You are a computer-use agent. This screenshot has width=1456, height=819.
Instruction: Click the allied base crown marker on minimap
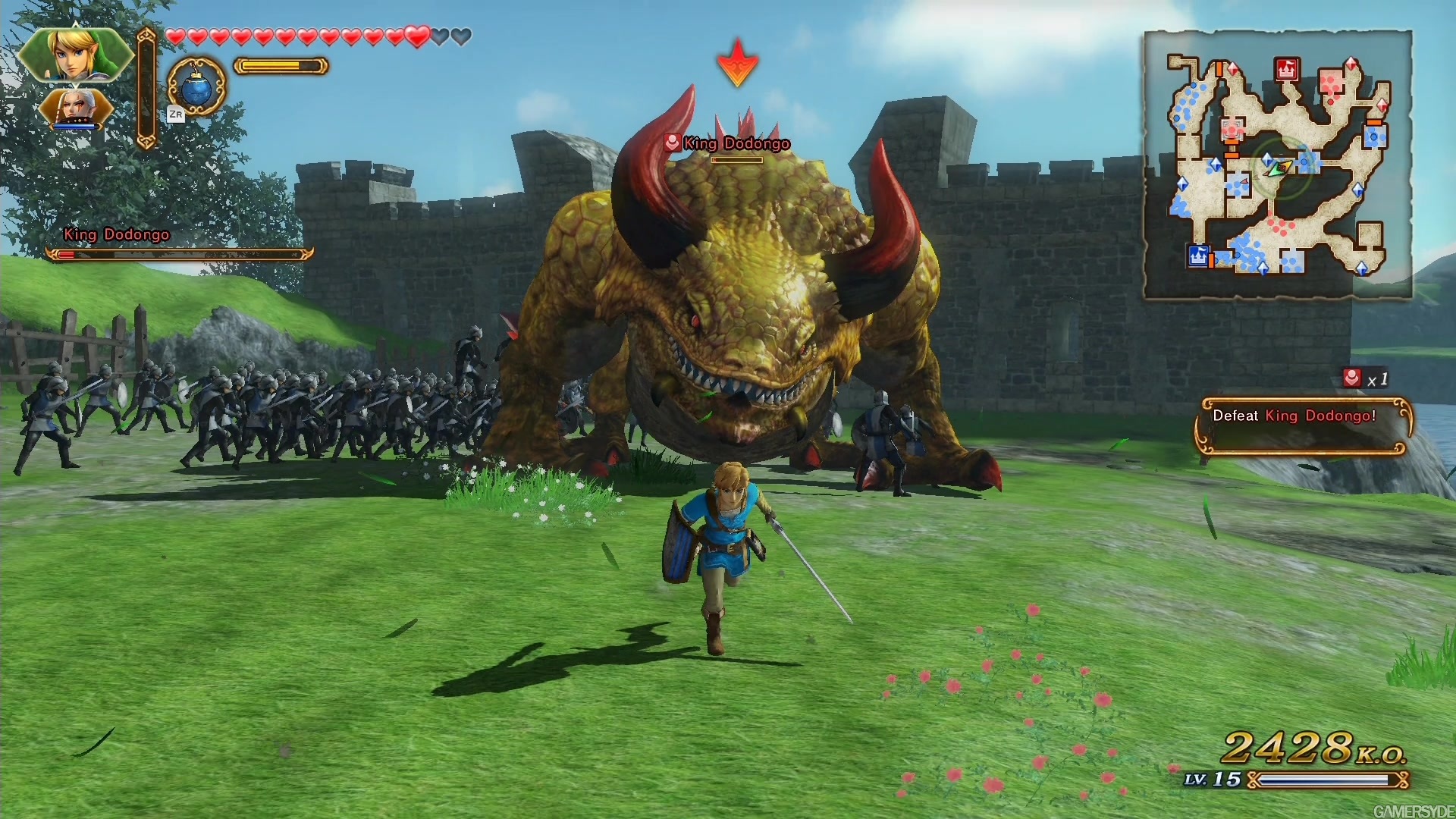[1197, 256]
